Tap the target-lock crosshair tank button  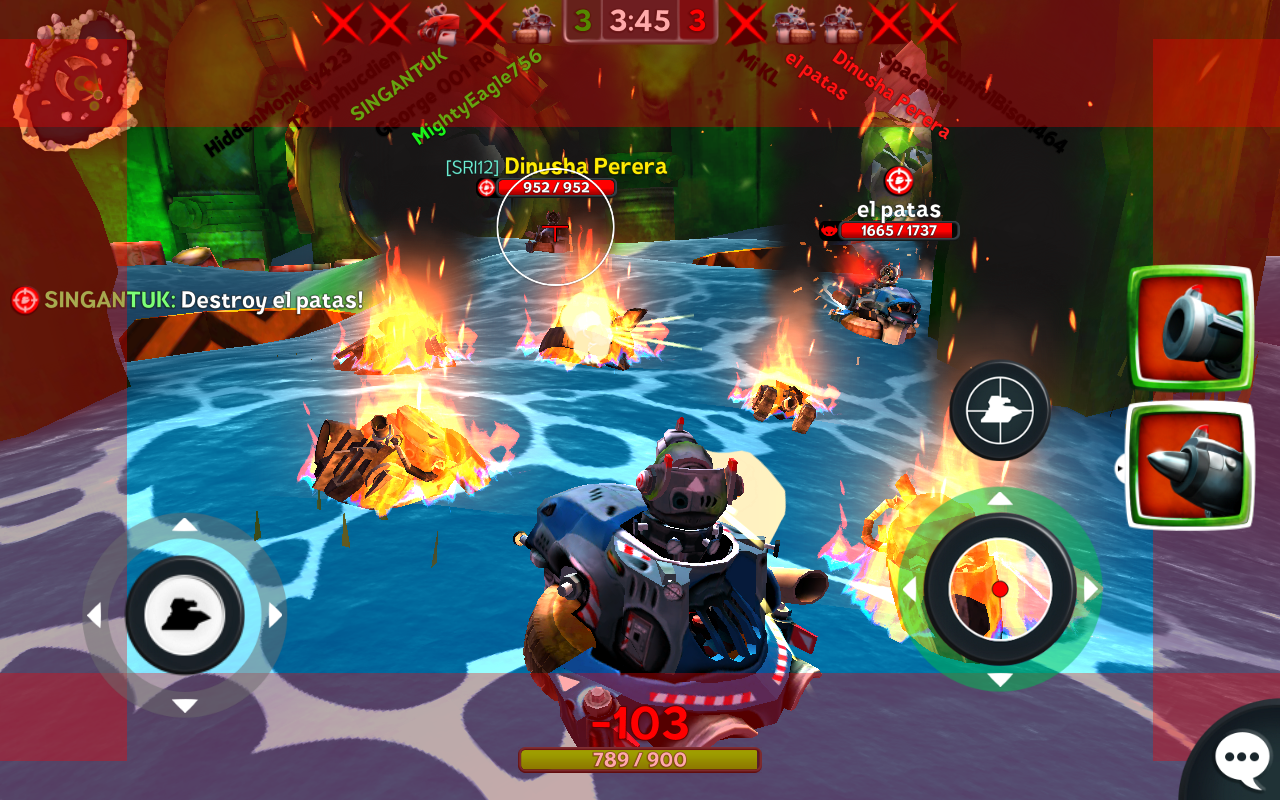click(999, 410)
